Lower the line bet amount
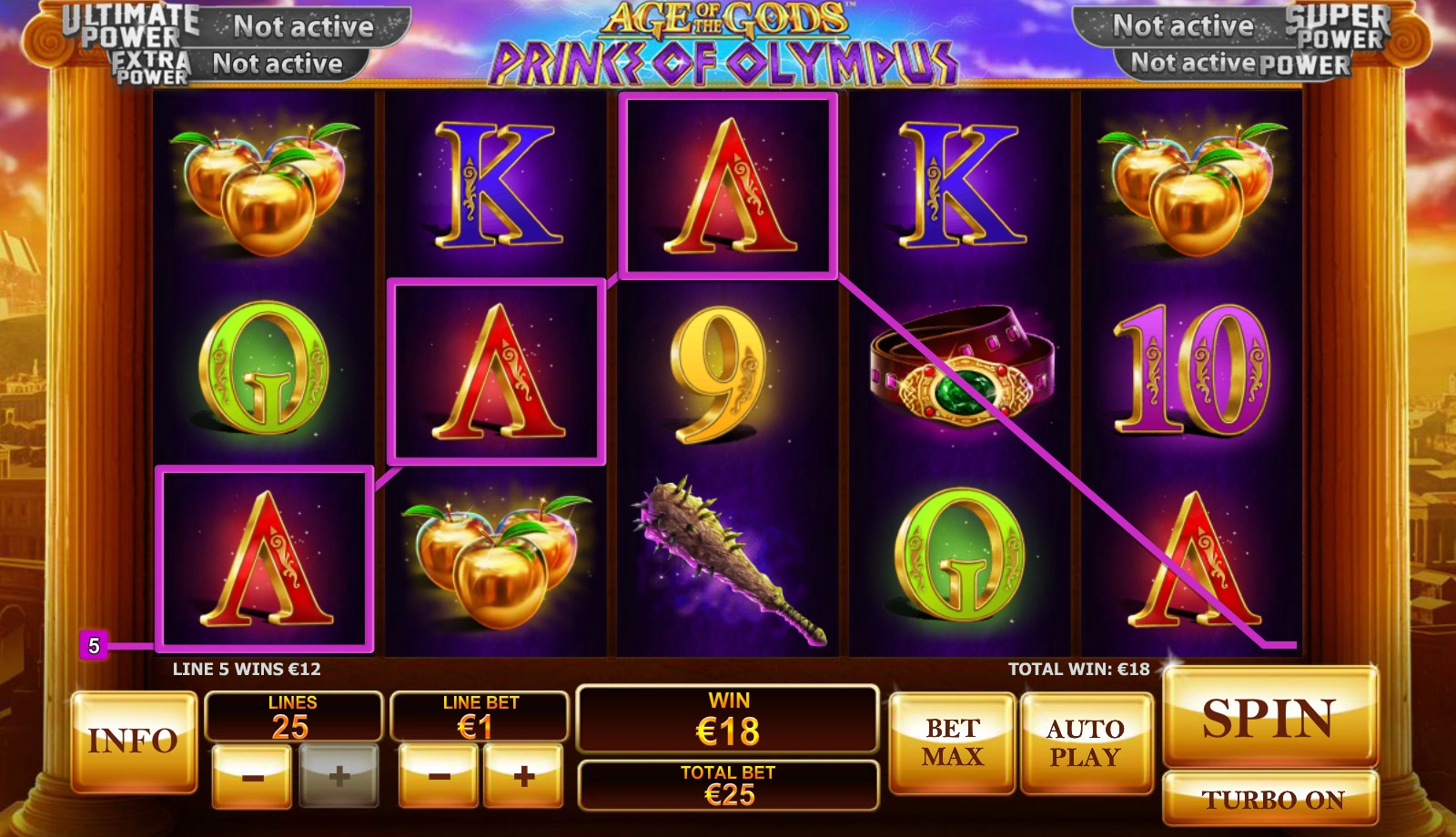Viewport: 1456px width, 837px height. coord(439,777)
